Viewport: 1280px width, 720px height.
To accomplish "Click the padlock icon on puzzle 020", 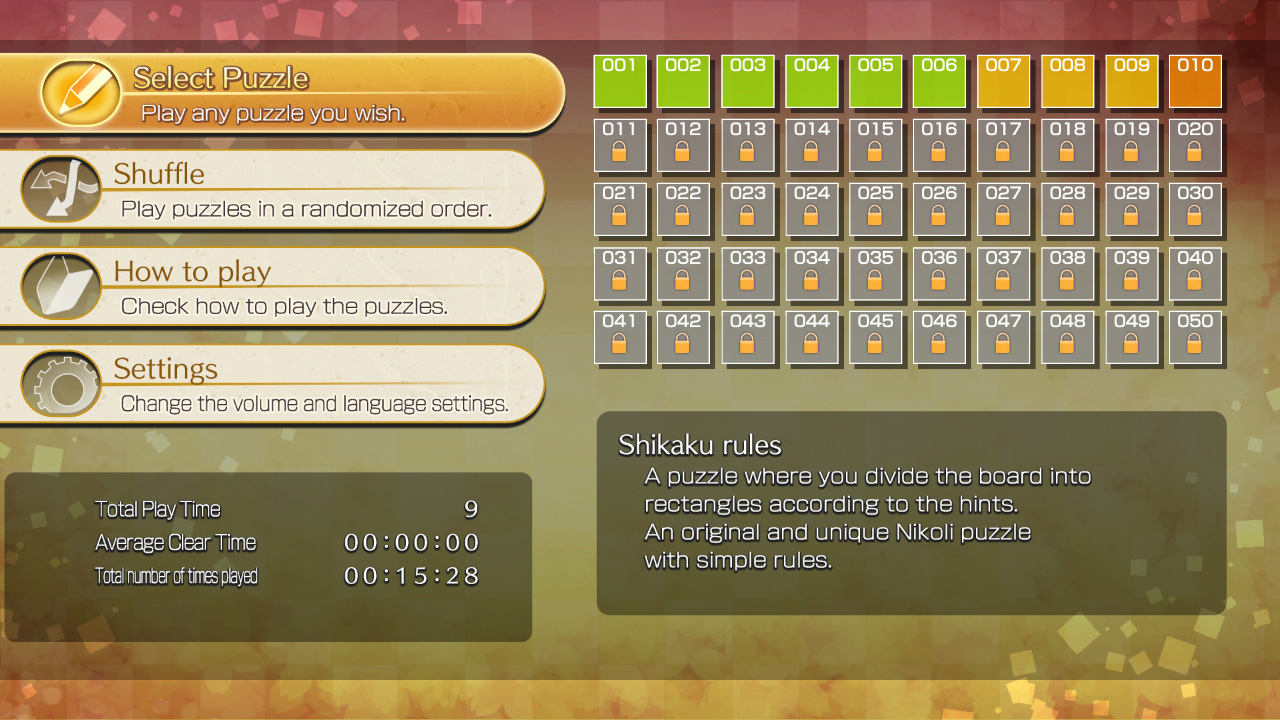I will click(x=1196, y=153).
